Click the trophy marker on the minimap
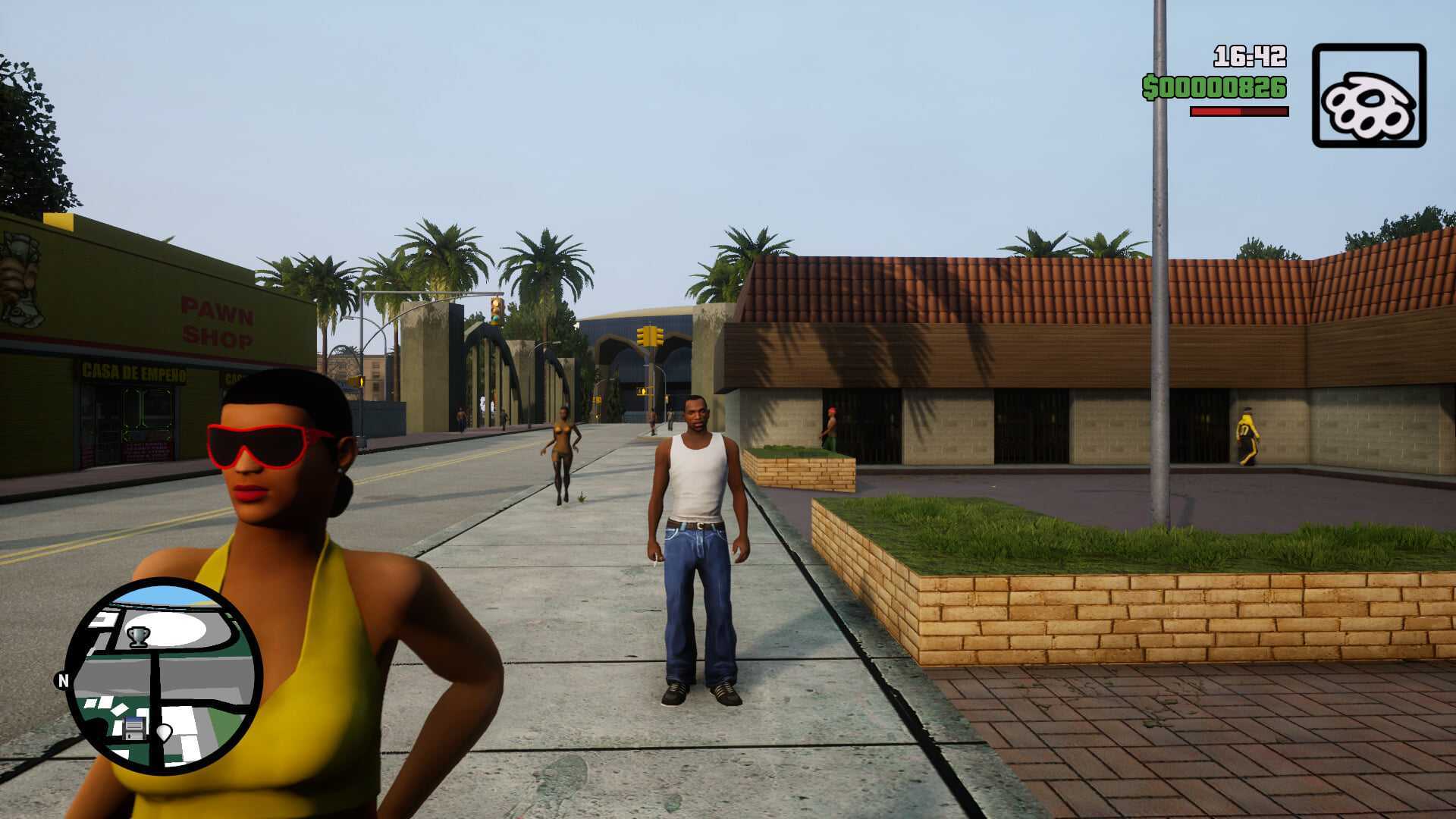Image resolution: width=1456 pixels, height=819 pixels. coord(138,635)
